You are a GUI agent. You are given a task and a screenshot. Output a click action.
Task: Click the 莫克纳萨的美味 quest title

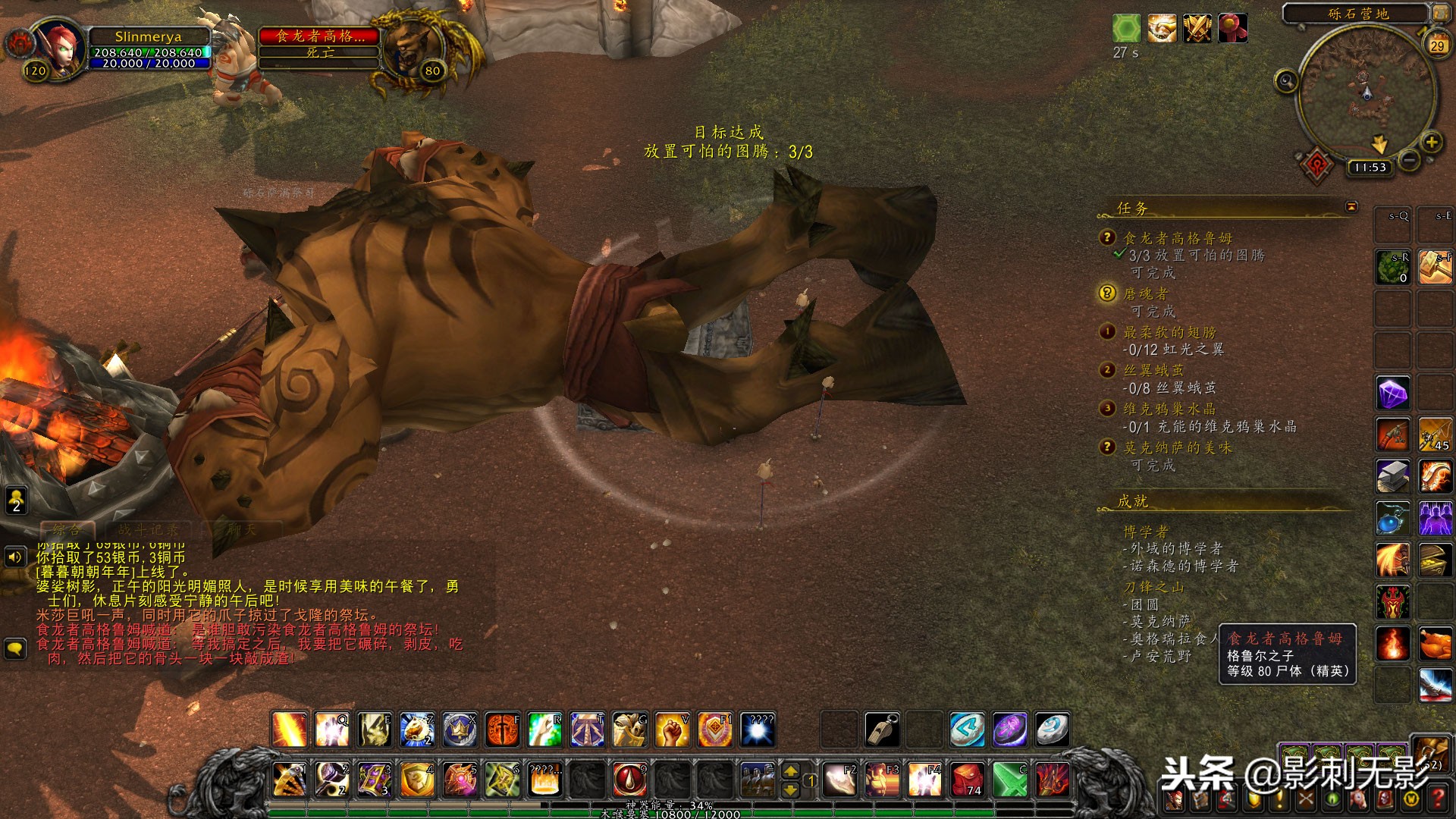point(1177,448)
